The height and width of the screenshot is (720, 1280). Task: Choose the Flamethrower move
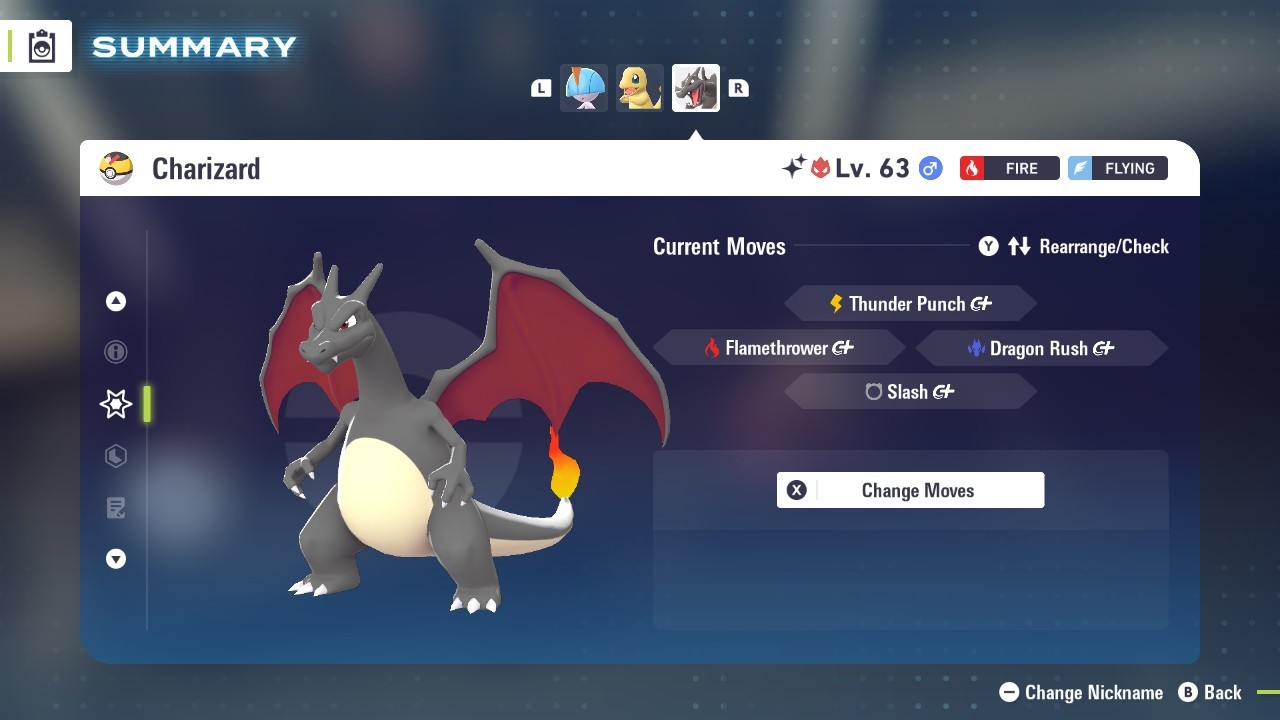[778, 348]
